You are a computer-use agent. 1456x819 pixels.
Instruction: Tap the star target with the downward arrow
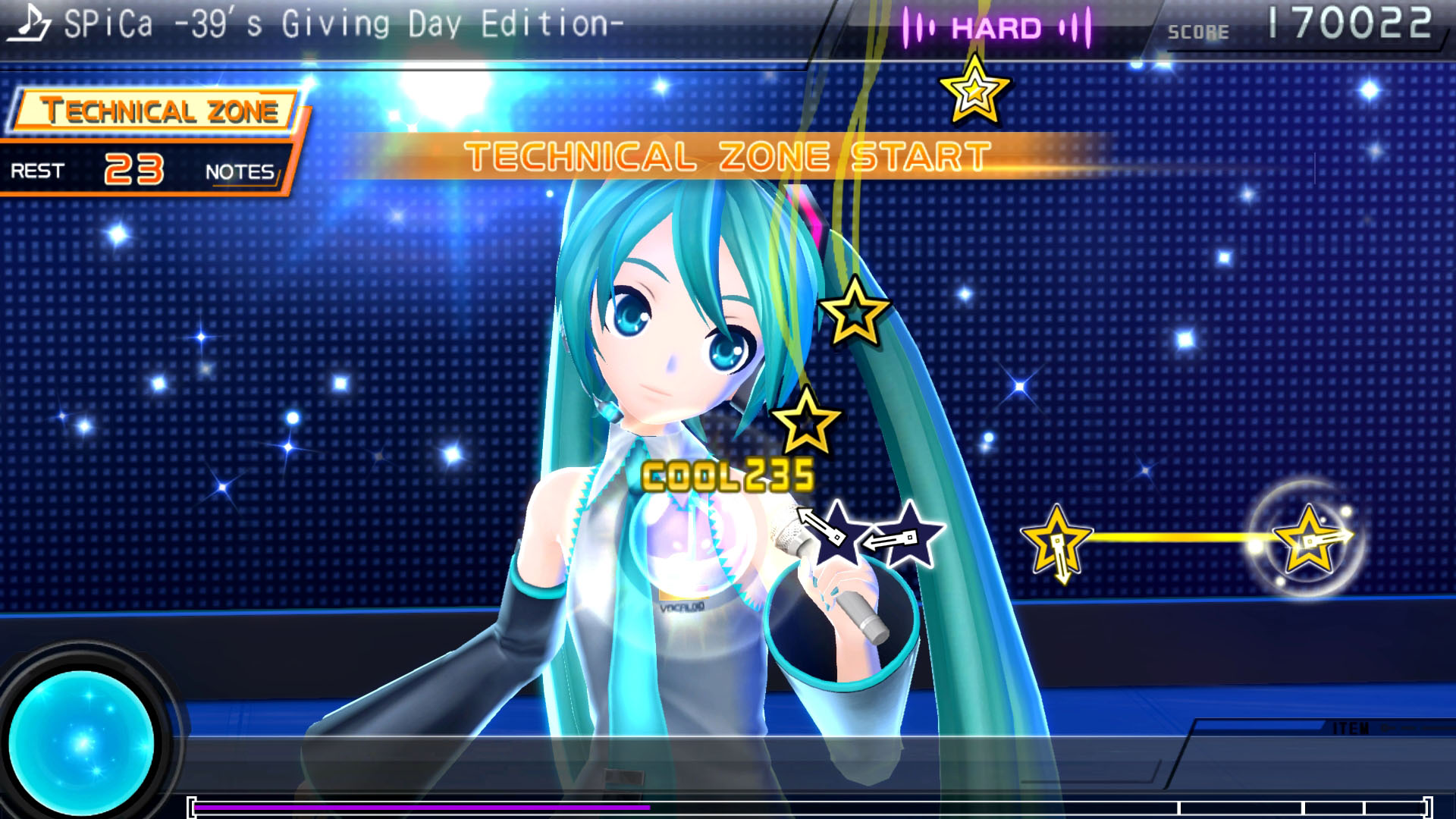click(1056, 541)
